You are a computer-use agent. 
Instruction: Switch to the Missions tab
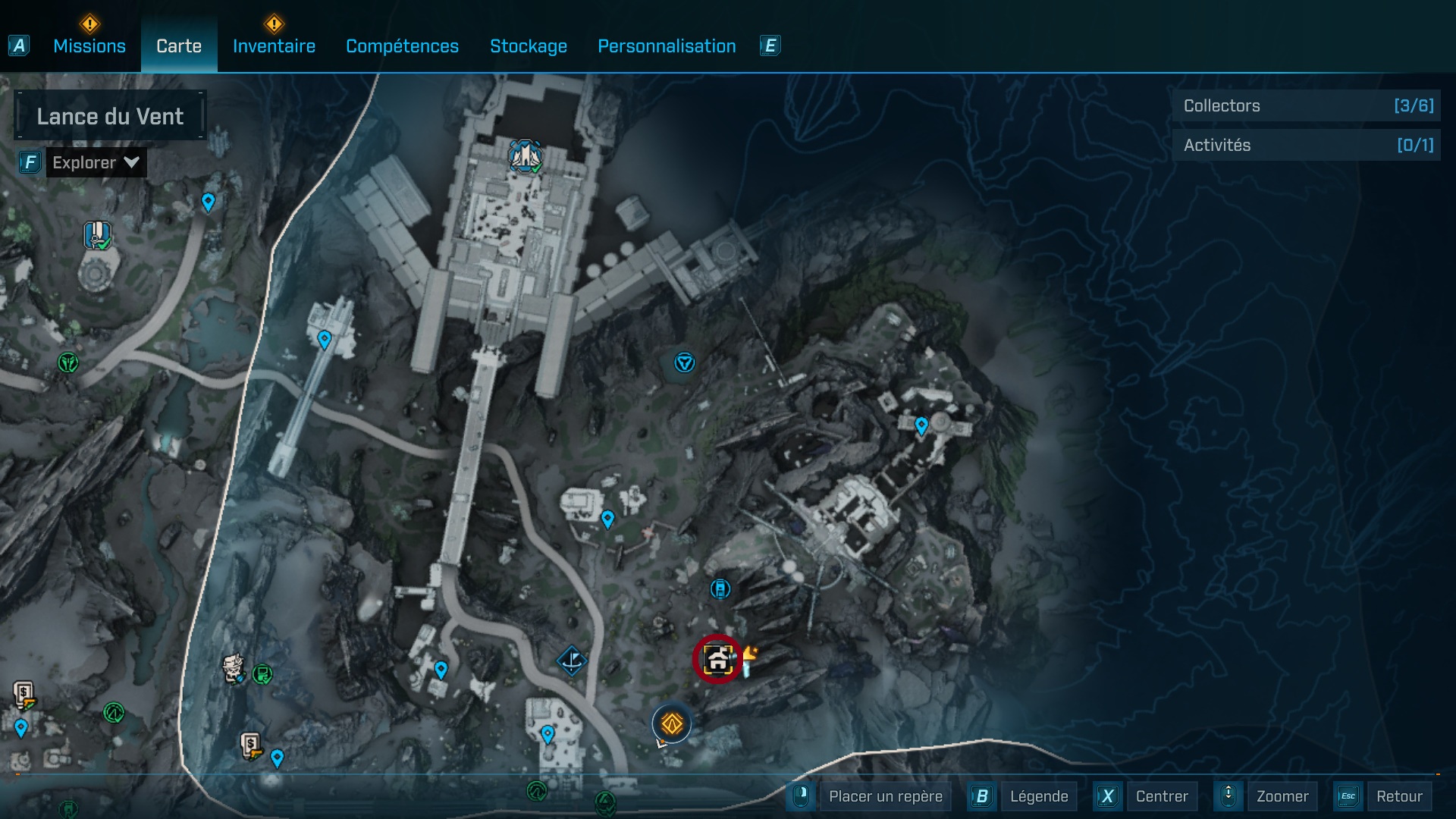89,46
